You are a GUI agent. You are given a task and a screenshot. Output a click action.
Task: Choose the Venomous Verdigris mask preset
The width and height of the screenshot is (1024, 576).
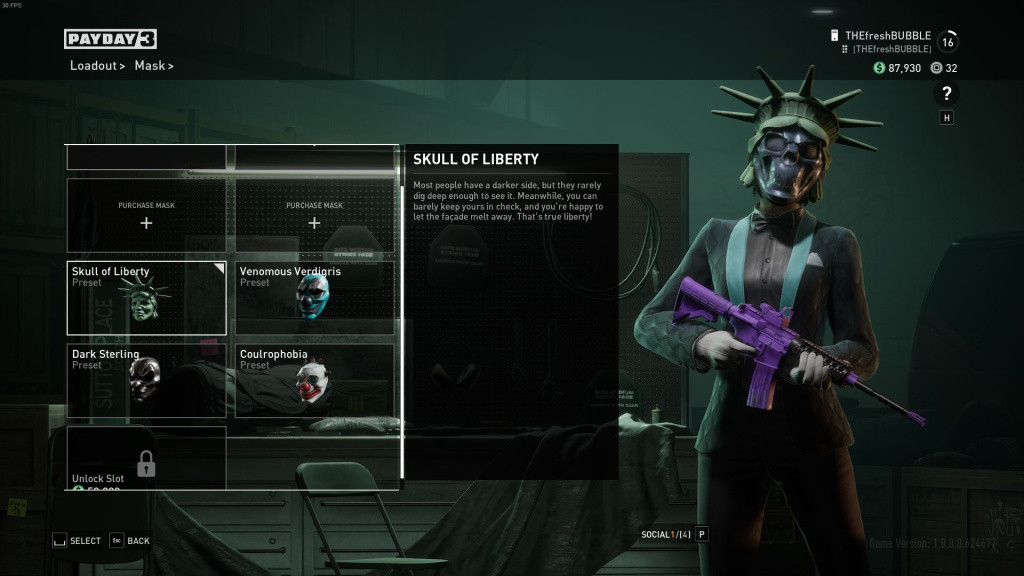coord(314,298)
